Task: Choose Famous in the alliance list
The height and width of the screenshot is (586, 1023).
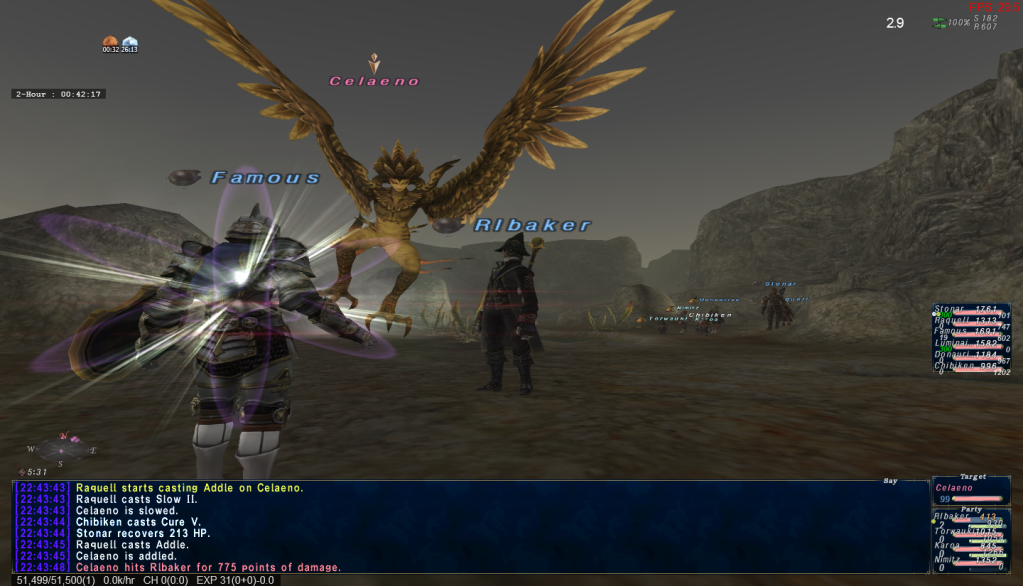Action: tap(952, 332)
